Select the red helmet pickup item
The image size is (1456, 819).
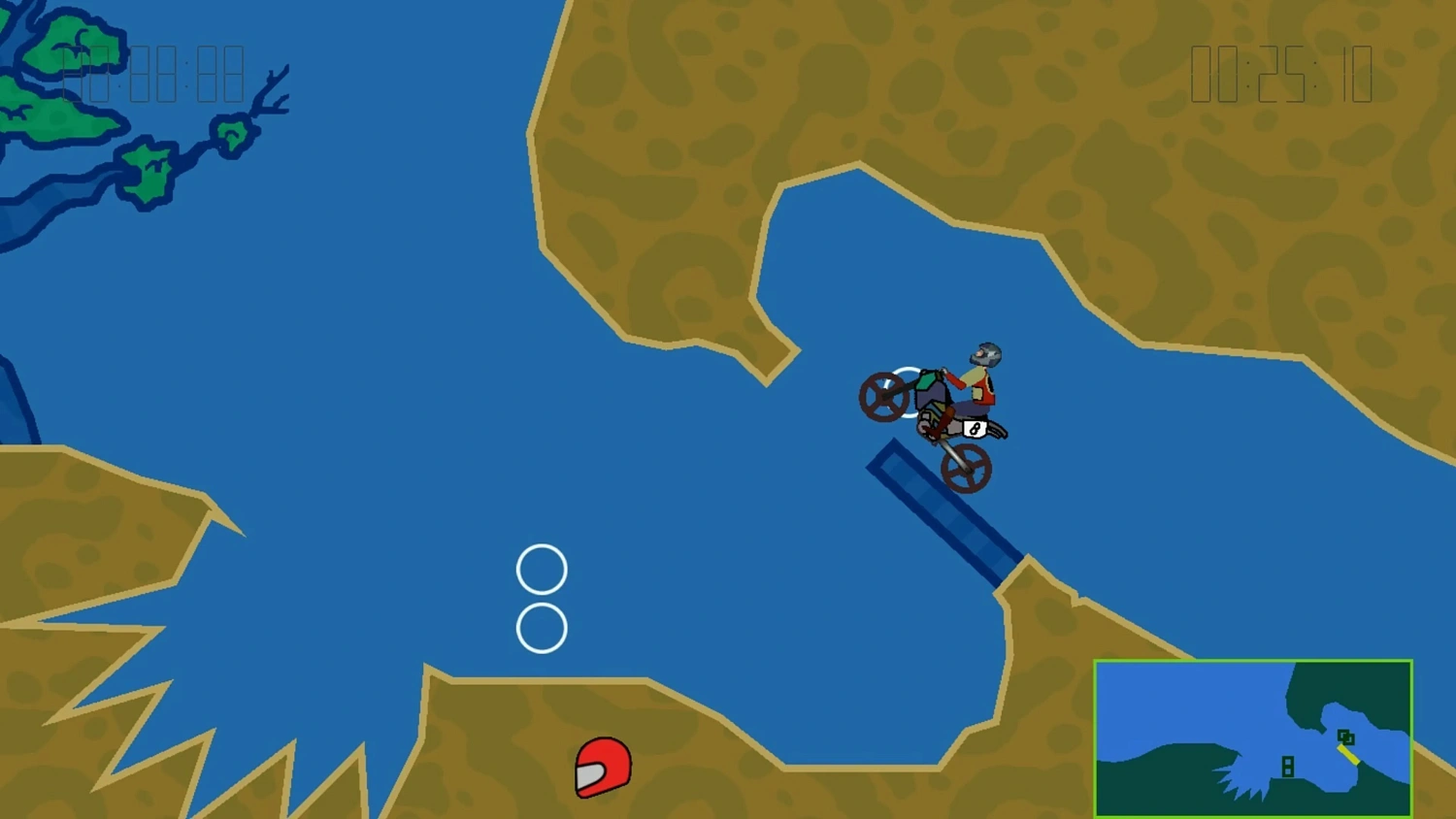[x=603, y=769]
